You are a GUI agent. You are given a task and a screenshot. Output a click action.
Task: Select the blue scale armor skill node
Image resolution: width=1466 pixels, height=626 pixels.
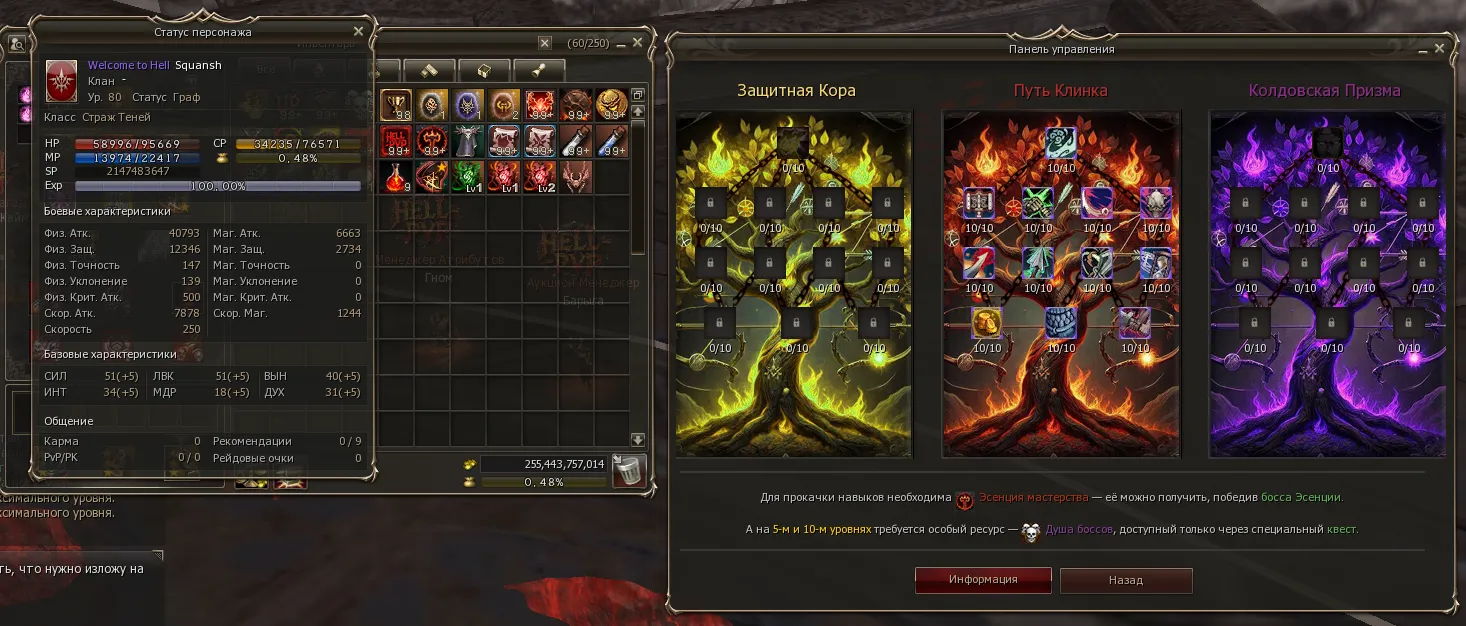click(1060, 322)
